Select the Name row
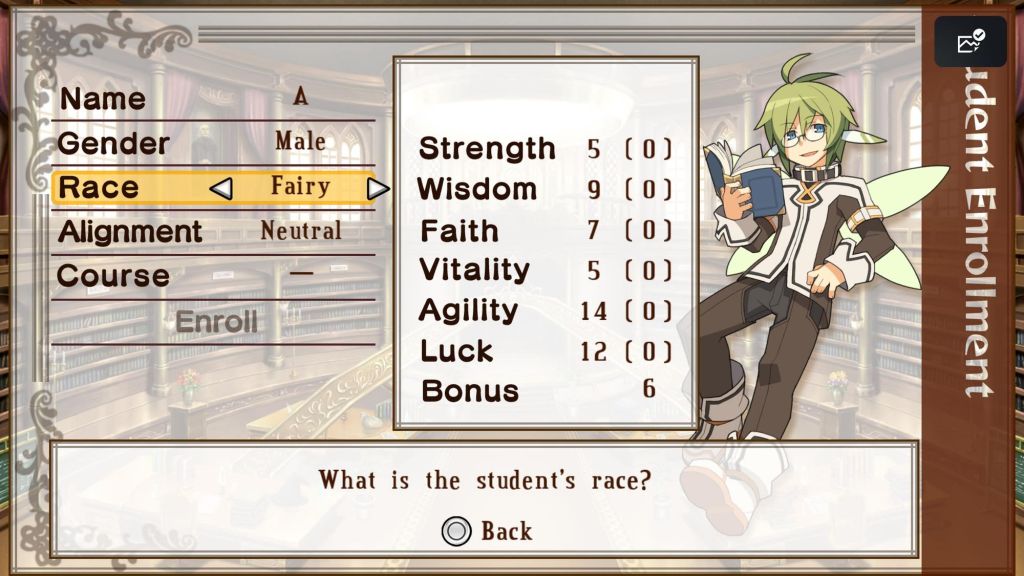This screenshot has width=1024, height=576. pyautogui.click(x=212, y=98)
